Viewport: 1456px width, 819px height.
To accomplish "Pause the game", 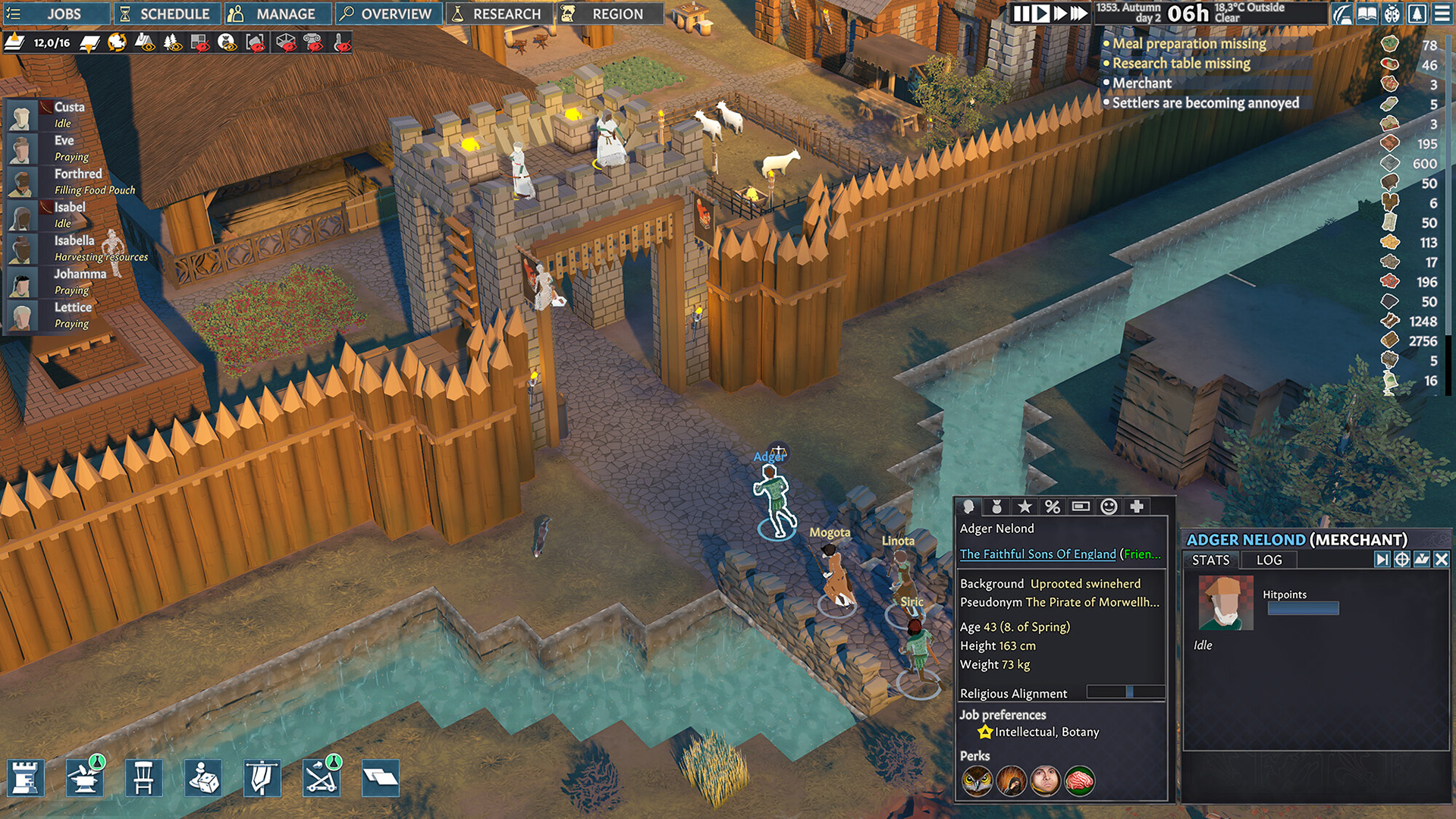I will (1021, 14).
